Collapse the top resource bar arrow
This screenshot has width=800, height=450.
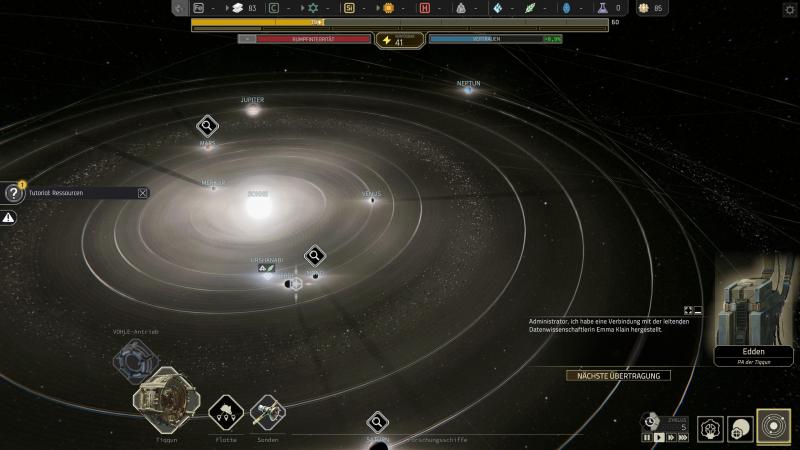coord(179,8)
